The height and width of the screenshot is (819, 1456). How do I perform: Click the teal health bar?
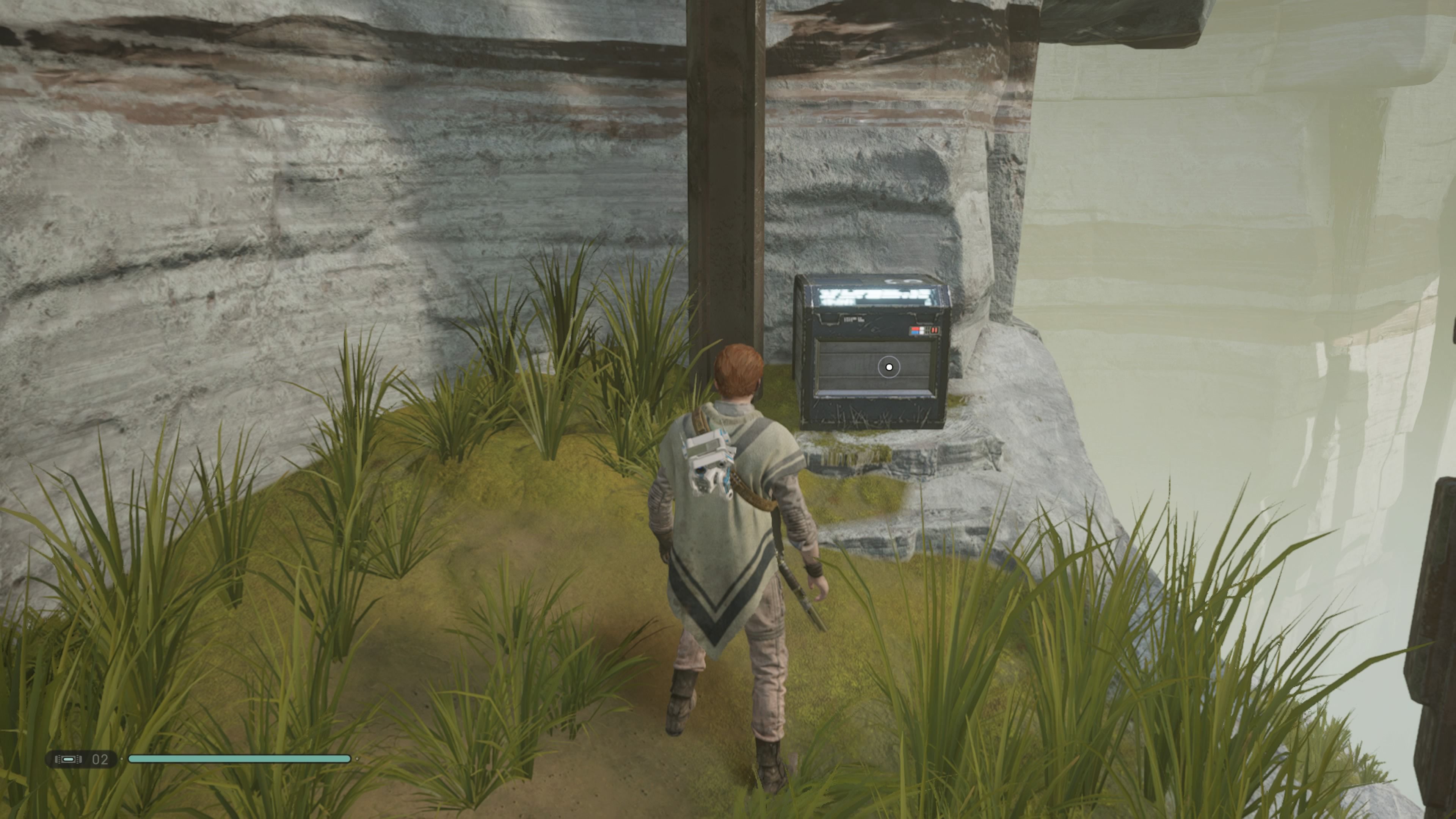pyautogui.click(x=240, y=759)
